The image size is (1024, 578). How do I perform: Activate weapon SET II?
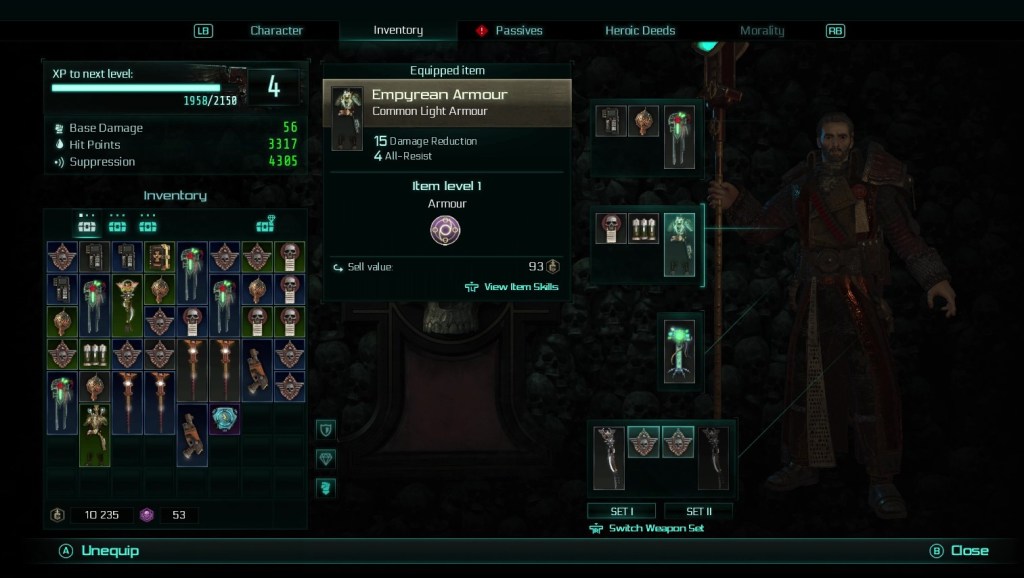699,511
